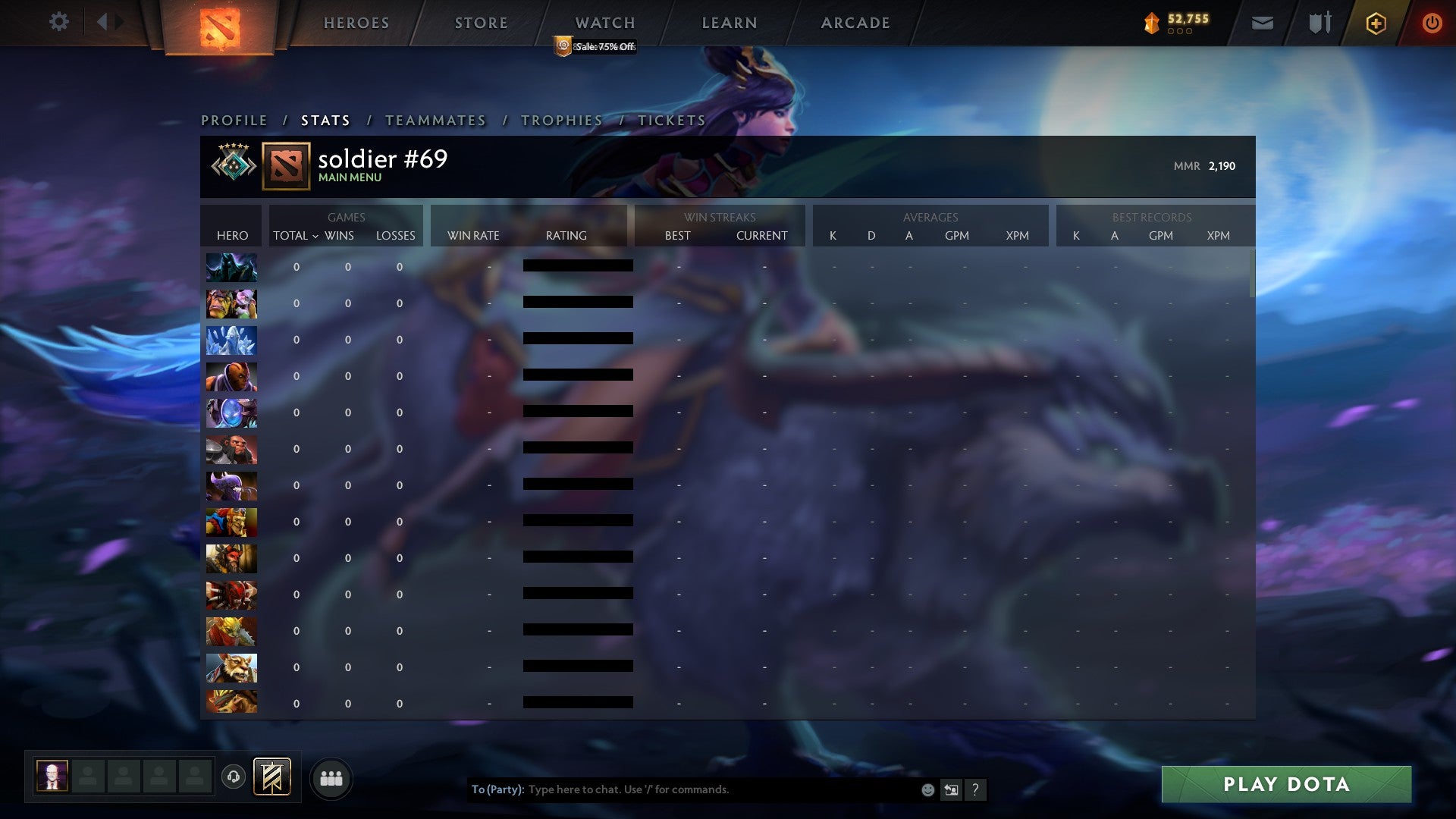Open the mail inbox envelope icon
The image size is (1456, 819).
coord(1261,23)
